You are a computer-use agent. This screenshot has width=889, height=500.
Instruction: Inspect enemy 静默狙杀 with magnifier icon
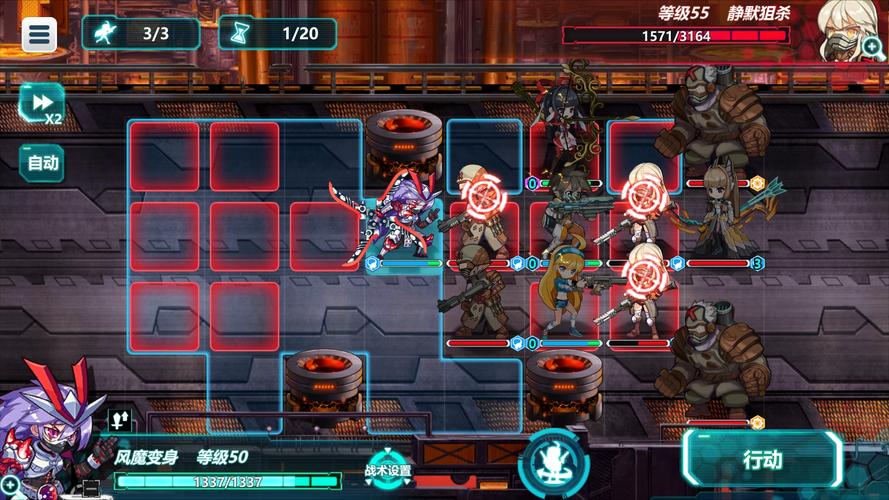[873, 44]
